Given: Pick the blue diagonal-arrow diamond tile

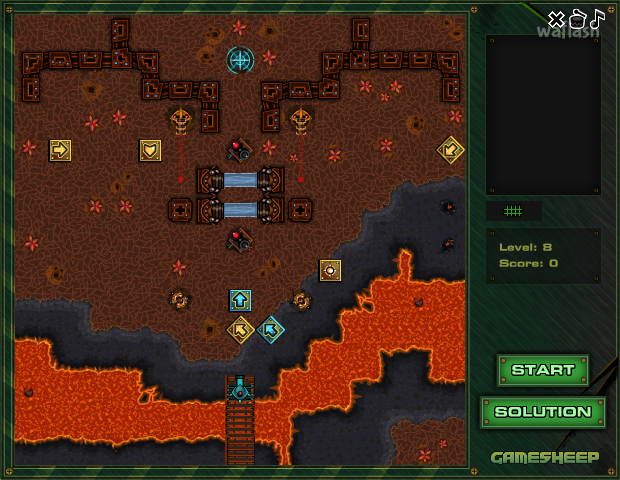Looking at the screenshot, I should 270,329.
